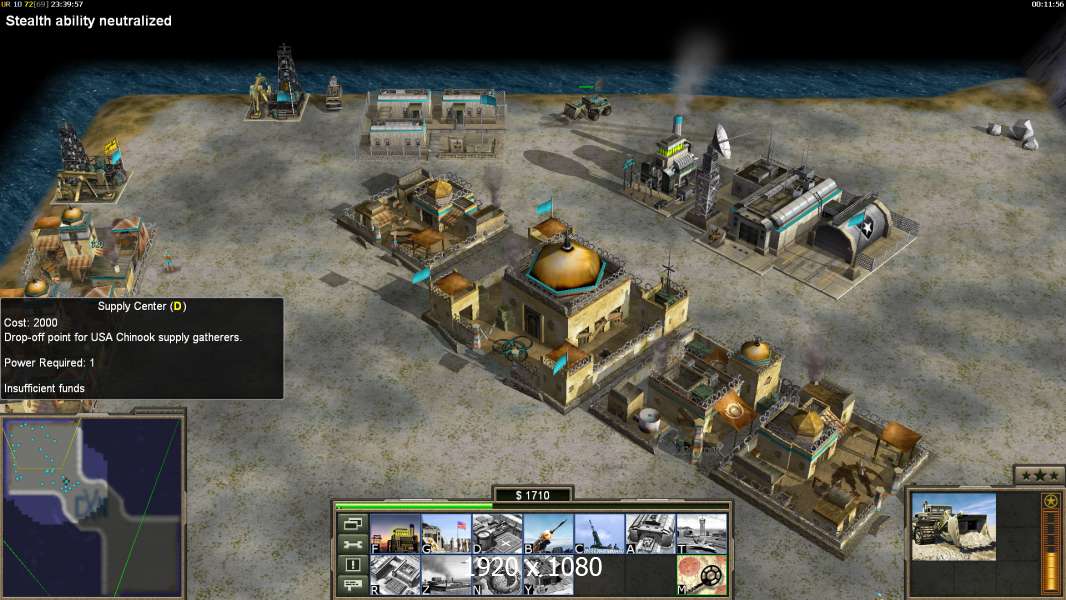1066x600 pixels.
Task: Select the Airfield control tower icon marked T
Action: (701, 534)
